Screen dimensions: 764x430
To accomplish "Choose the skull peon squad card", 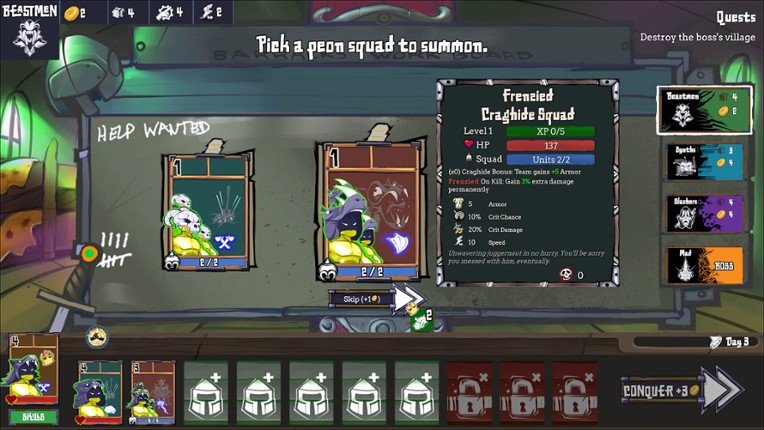I will pyautogui.click(x=209, y=213).
